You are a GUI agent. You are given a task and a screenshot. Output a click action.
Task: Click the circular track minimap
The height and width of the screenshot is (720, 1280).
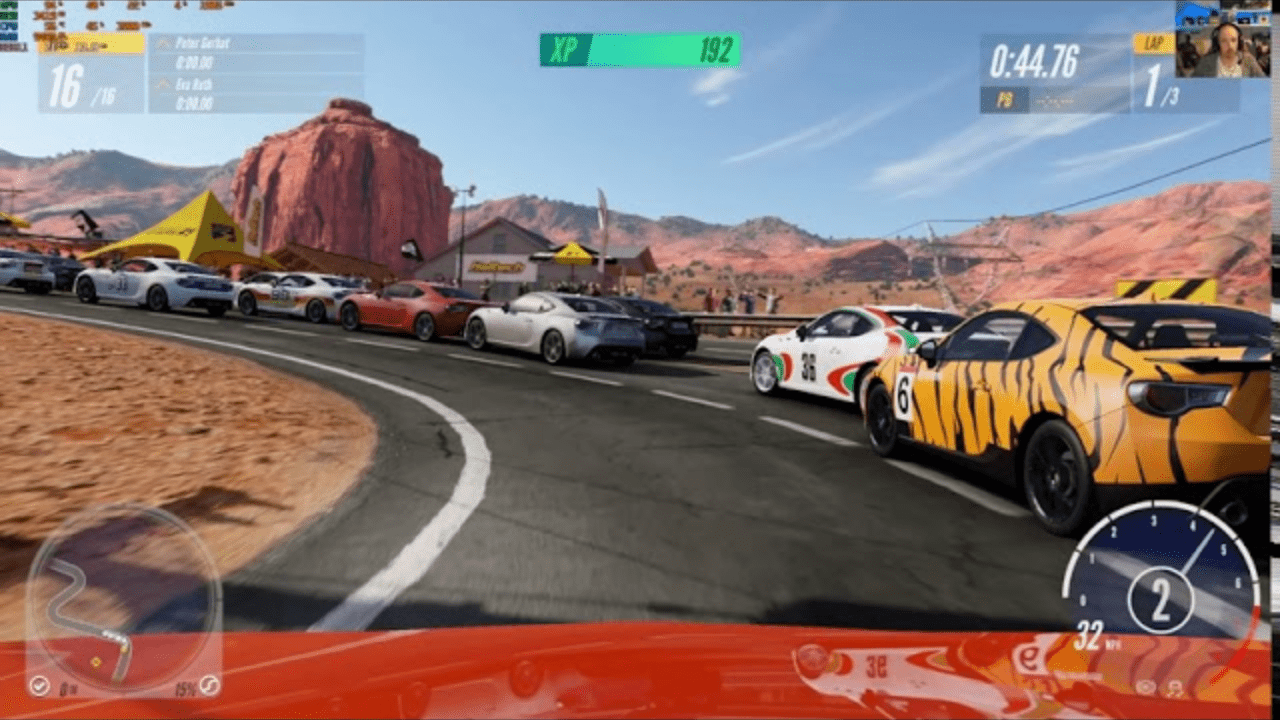pyautogui.click(x=123, y=598)
